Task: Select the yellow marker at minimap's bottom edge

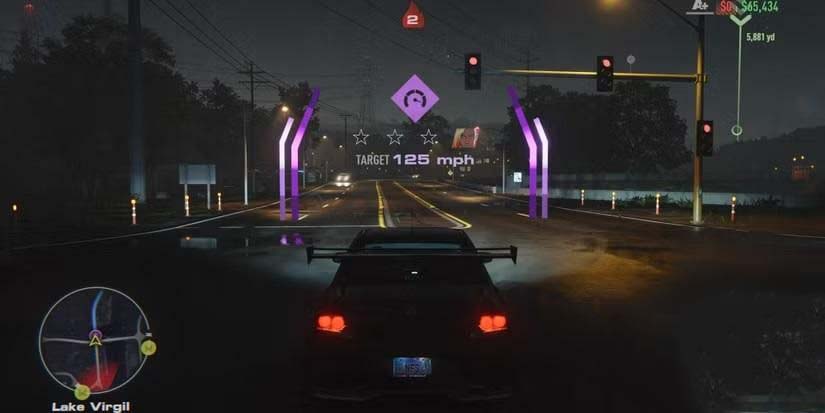Action: pyautogui.click(x=82, y=391)
